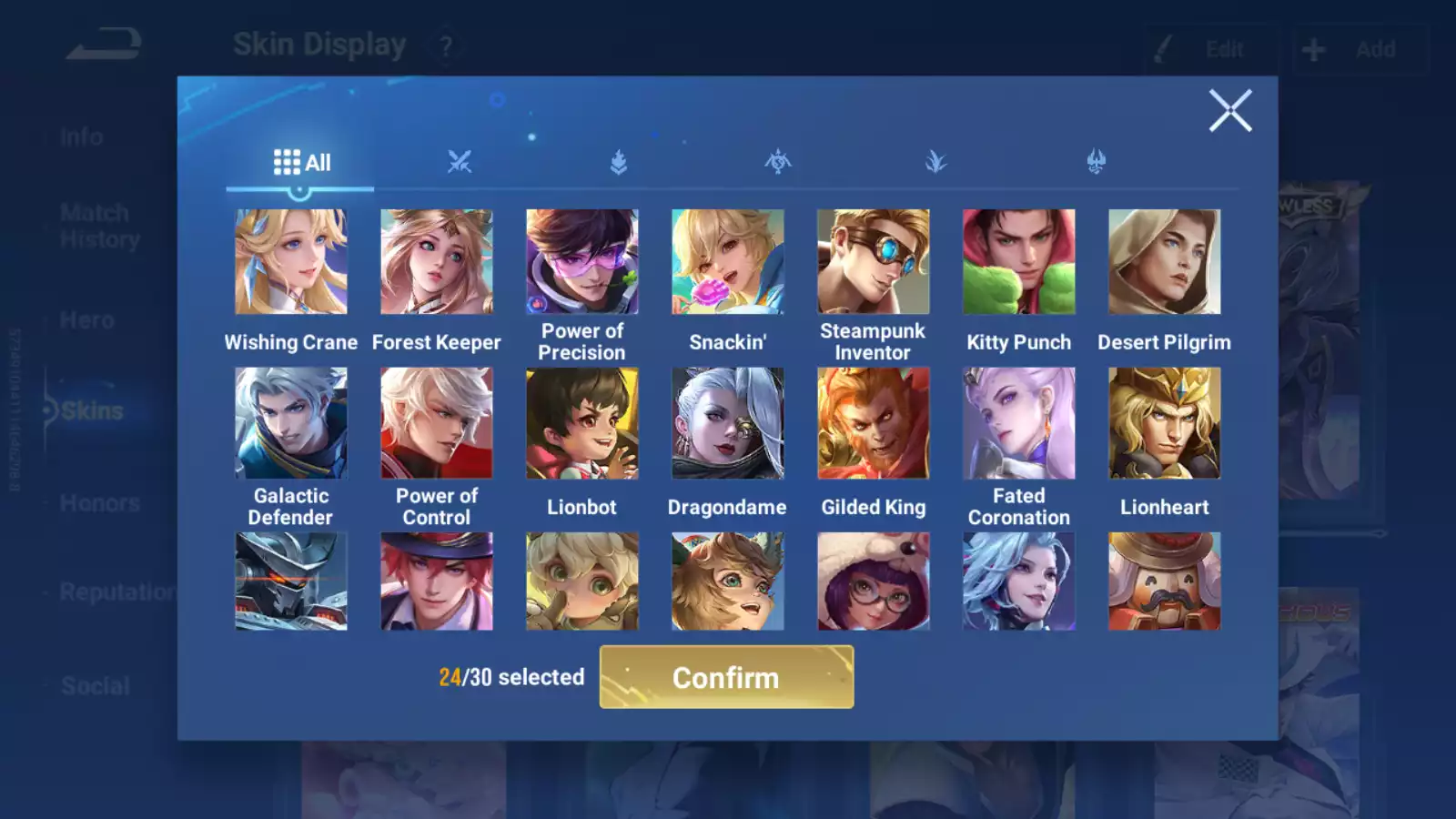Pick the Desert Pilgrim skin
Screen dimensions: 1456x819
coord(1165,262)
